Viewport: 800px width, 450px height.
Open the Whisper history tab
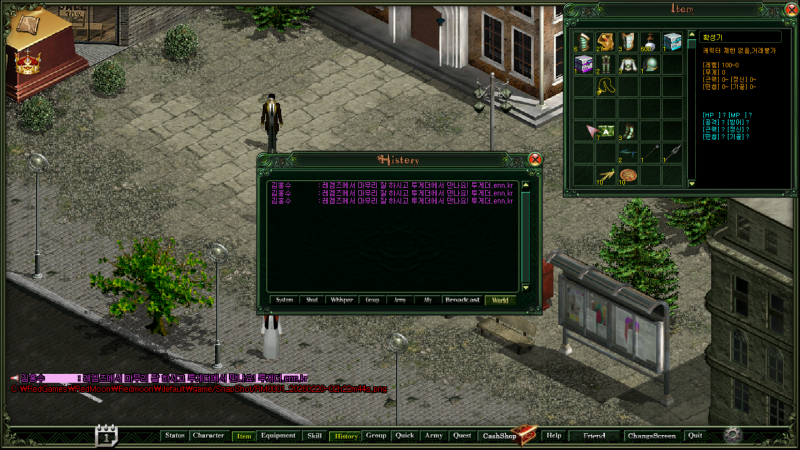click(x=342, y=299)
